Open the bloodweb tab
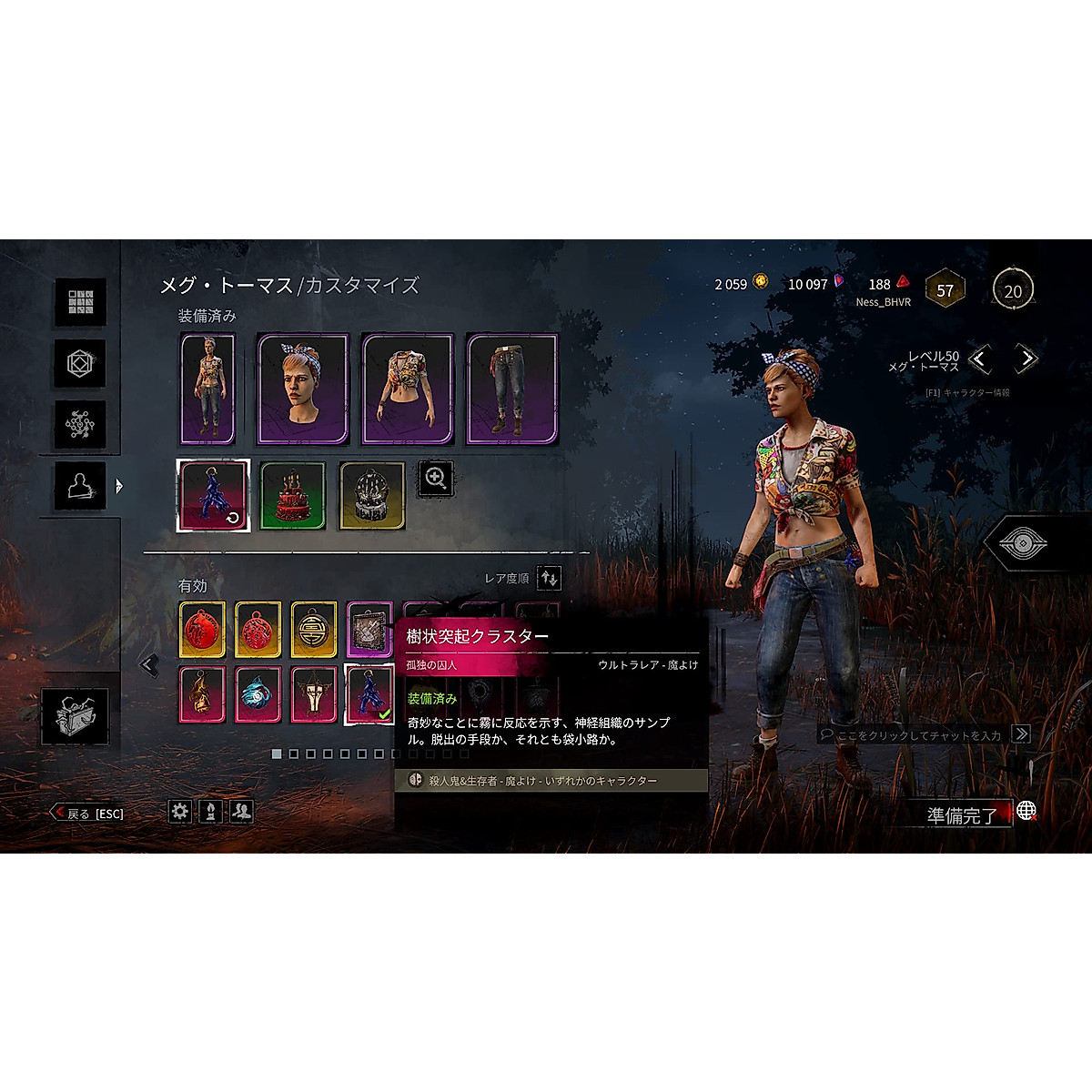 point(80,424)
